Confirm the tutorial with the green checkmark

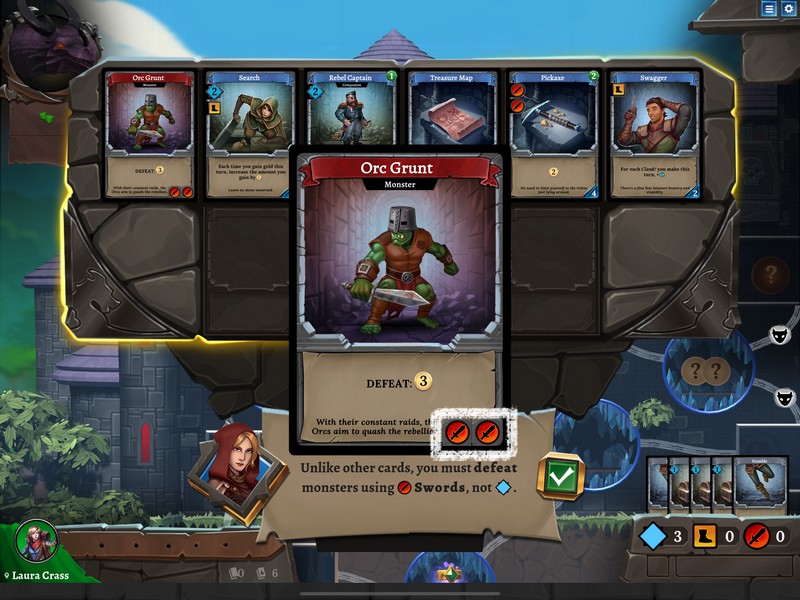click(x=560, y=477)
